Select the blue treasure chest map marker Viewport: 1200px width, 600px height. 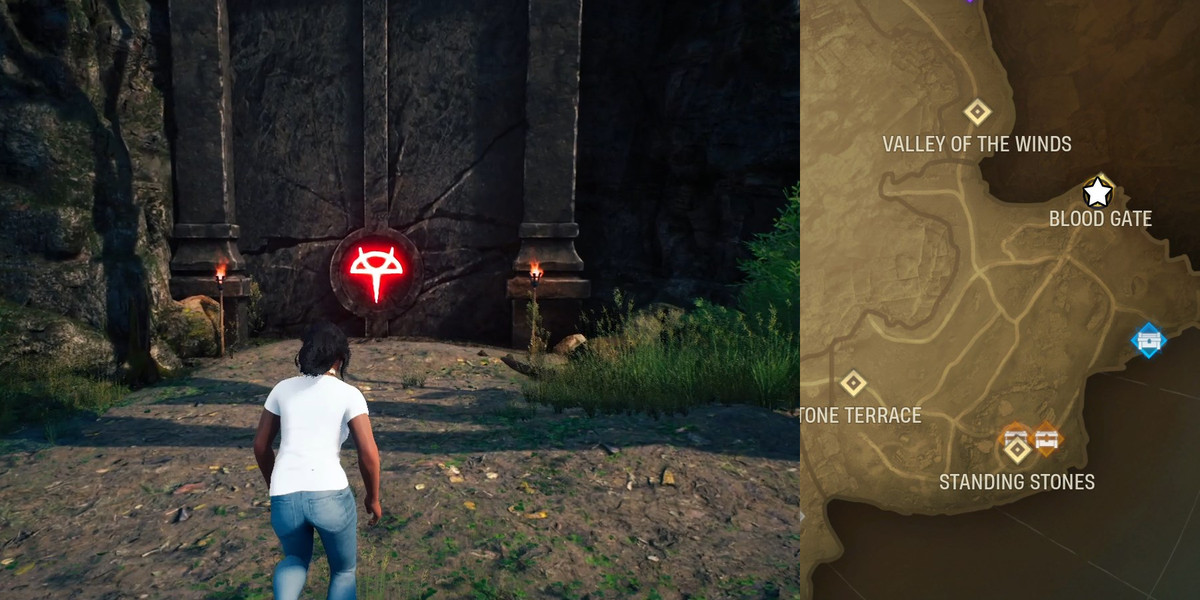[x=1148, y=340]
